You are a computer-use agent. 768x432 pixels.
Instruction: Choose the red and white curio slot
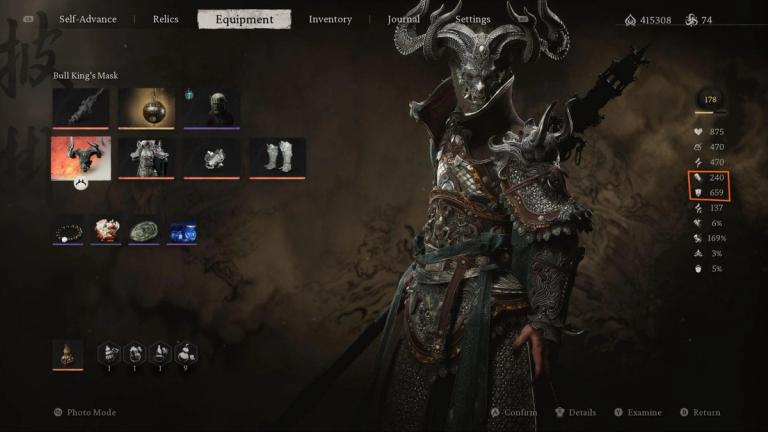point(106,232)
